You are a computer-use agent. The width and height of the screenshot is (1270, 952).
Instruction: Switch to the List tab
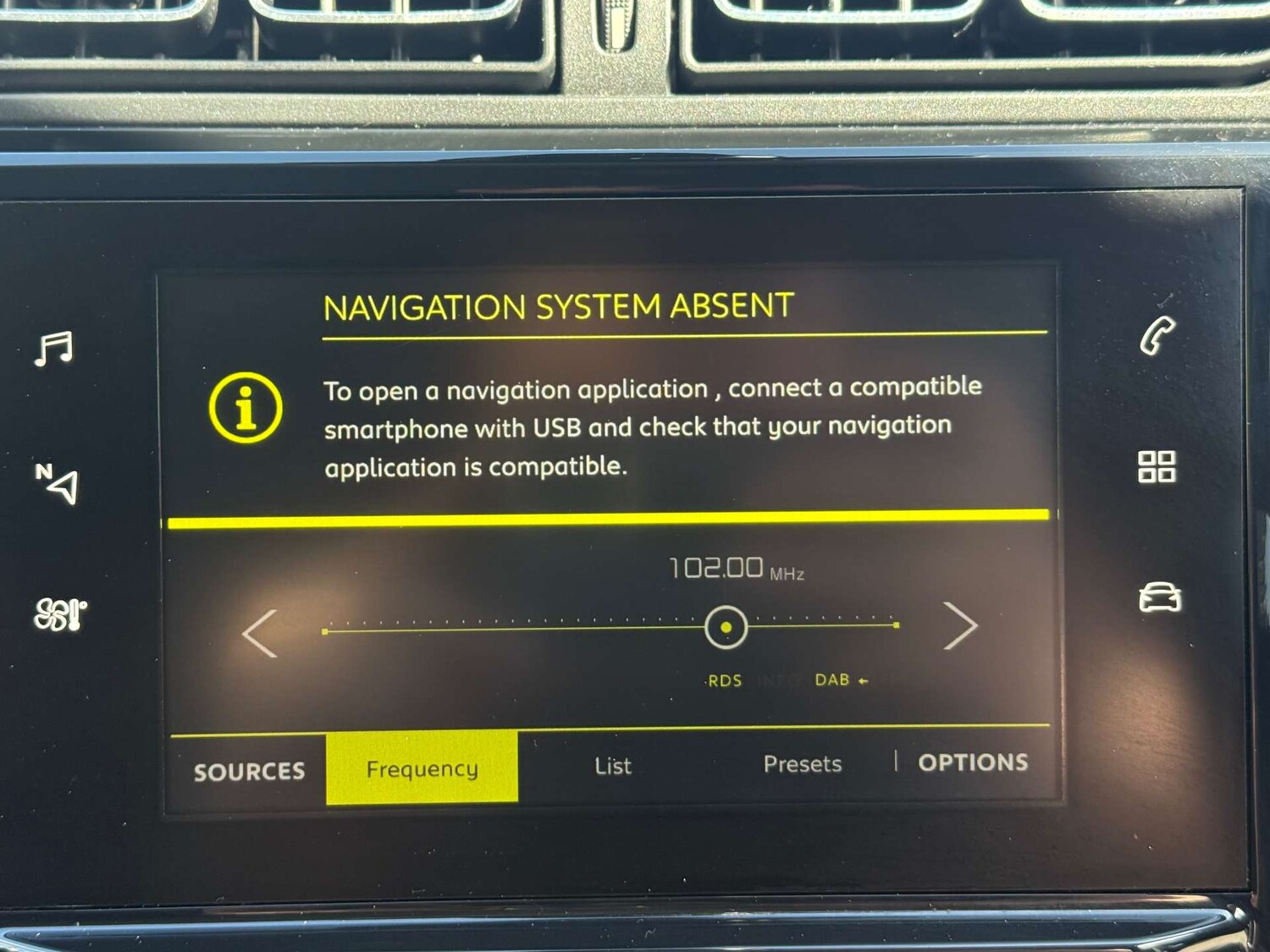coord(612,766)
